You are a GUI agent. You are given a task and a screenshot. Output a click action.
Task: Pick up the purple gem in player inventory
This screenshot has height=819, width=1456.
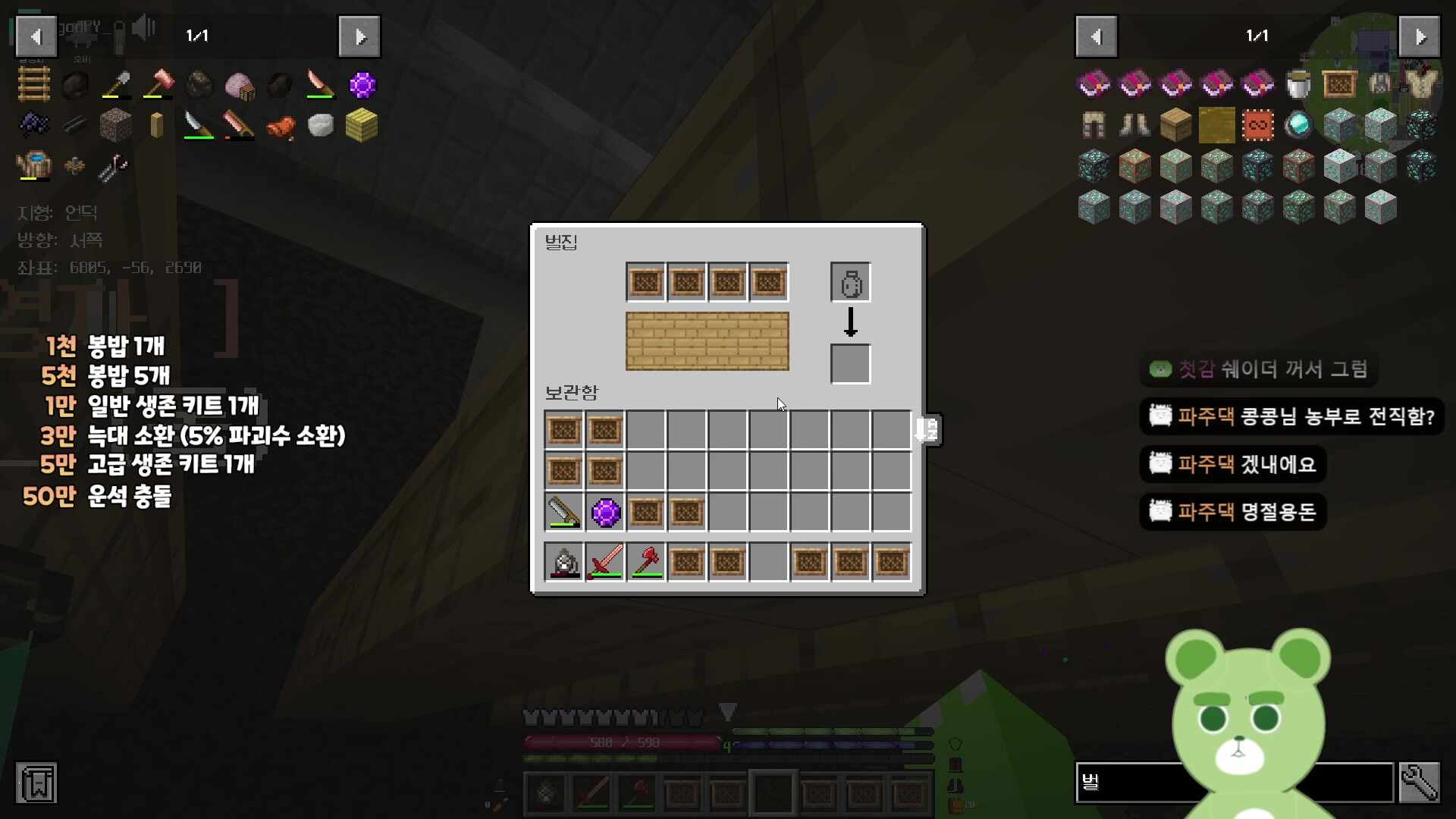605,513
